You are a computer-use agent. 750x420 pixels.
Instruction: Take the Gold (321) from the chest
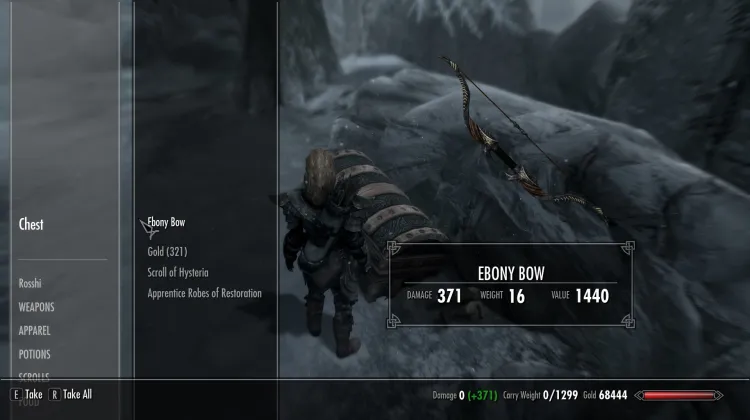point(167,251)
